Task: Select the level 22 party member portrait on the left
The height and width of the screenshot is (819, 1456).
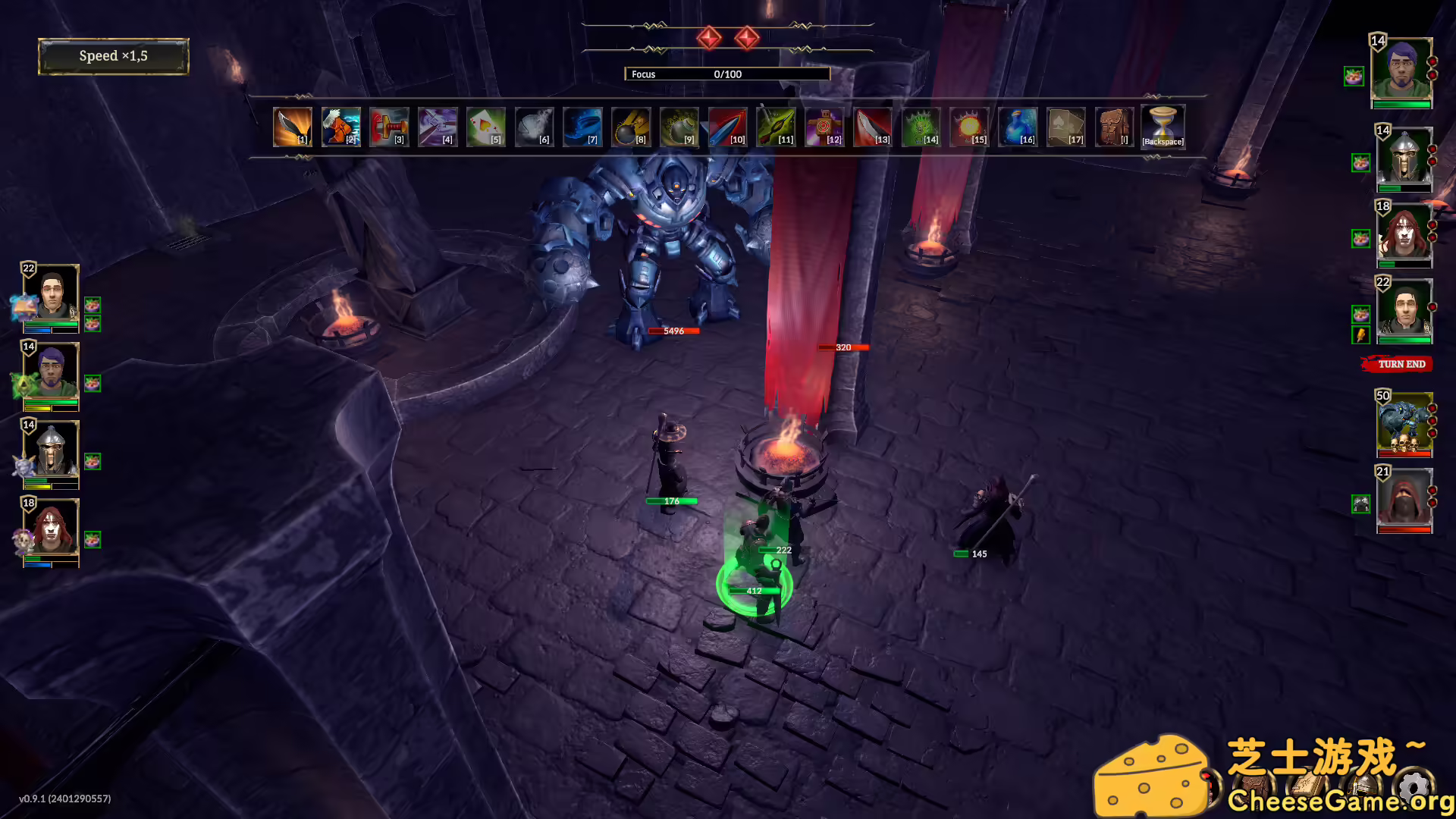Action: [50, 298]
